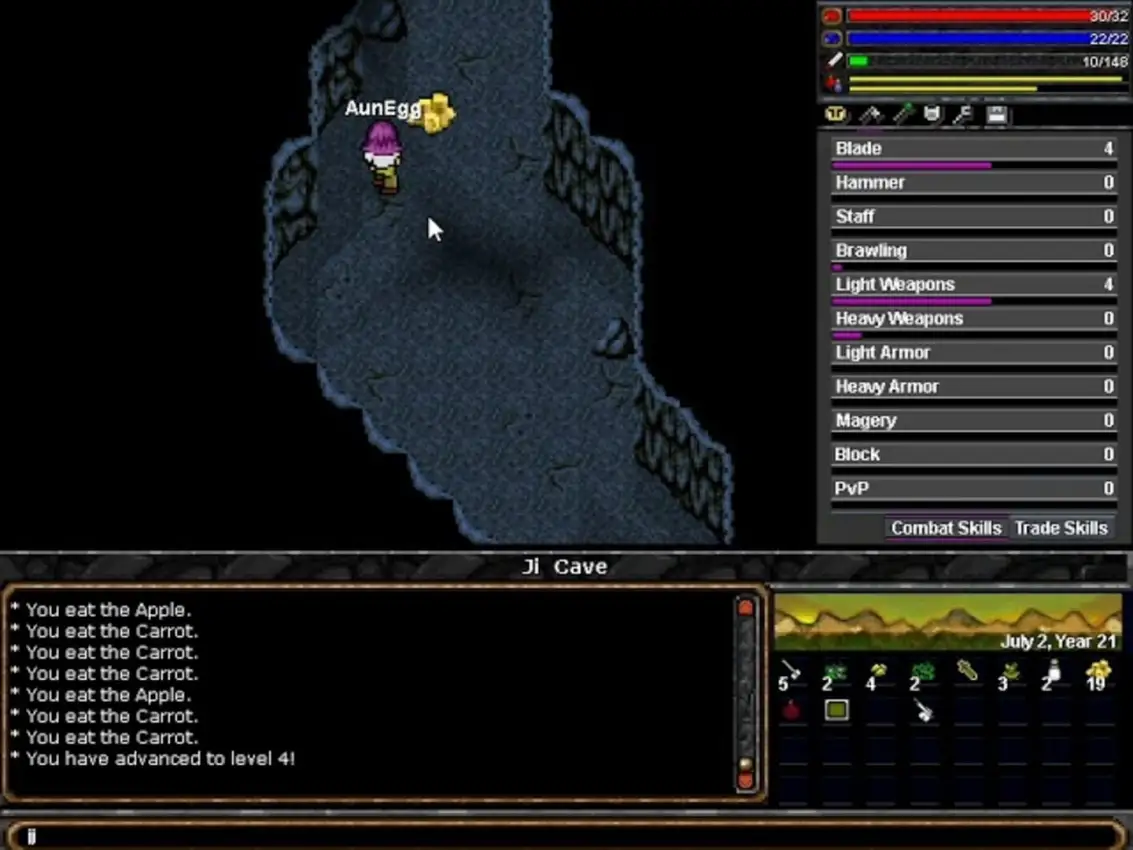The height and width of the screenshot is (850, 1133).
Task: Click the hammer icon in the panel toolbar
Action: pyautogui.click(x=869, y=115)
